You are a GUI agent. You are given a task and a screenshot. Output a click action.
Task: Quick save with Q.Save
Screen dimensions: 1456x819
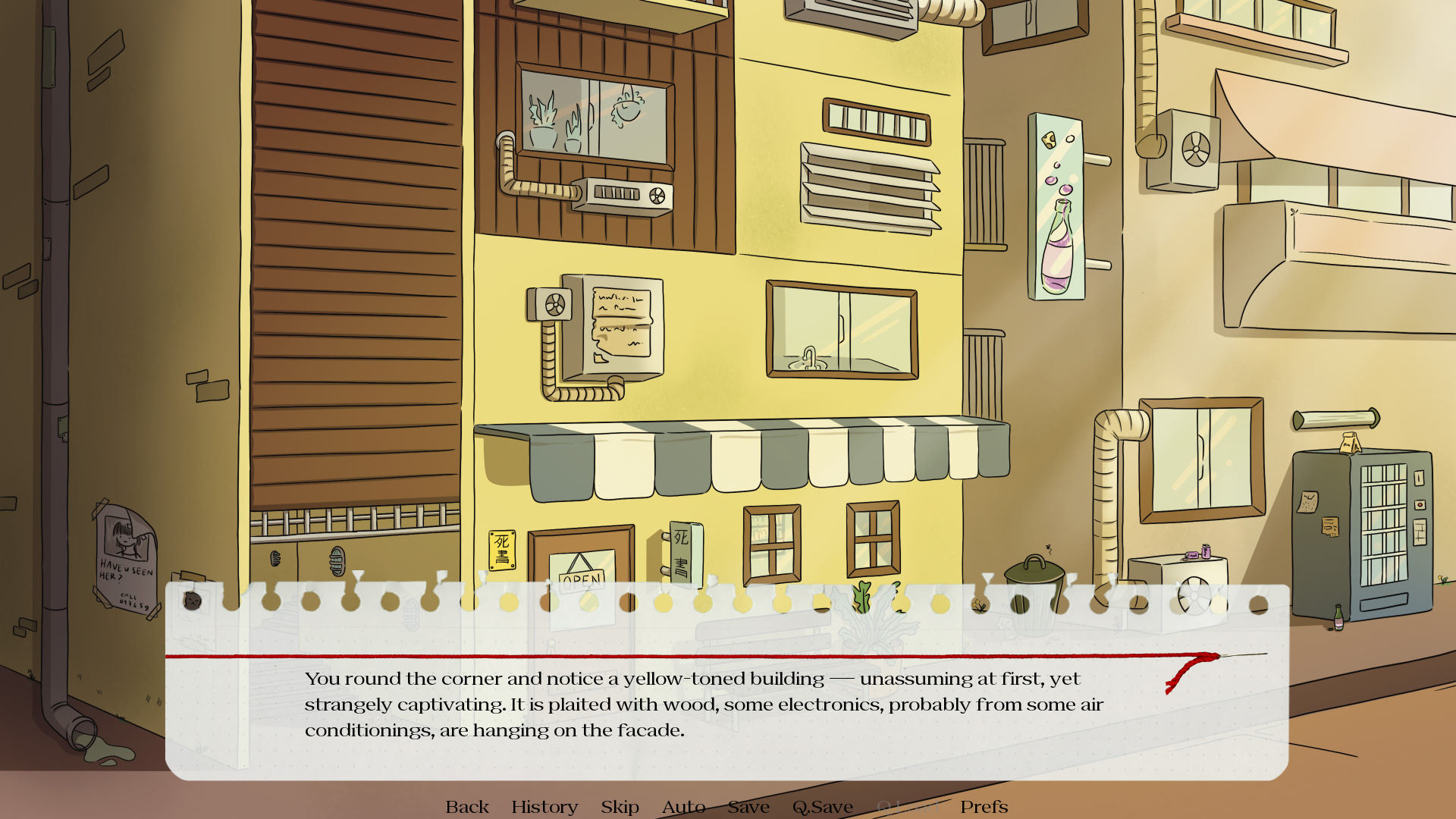pos(823,807)
